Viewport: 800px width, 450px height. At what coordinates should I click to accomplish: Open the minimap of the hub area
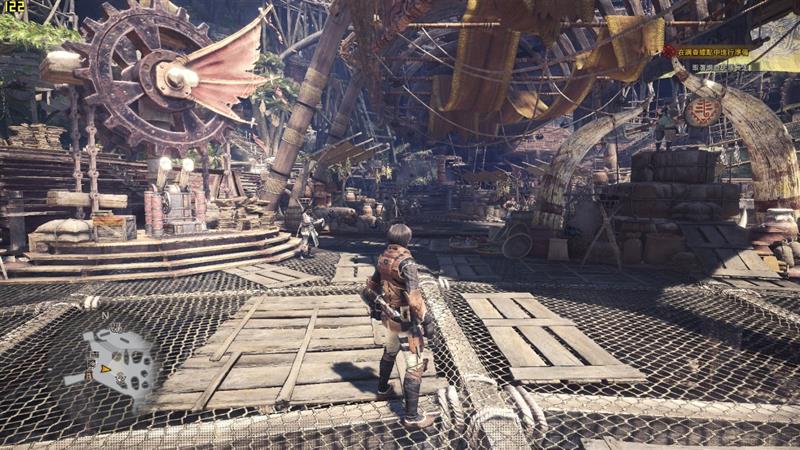click(118, 361)
